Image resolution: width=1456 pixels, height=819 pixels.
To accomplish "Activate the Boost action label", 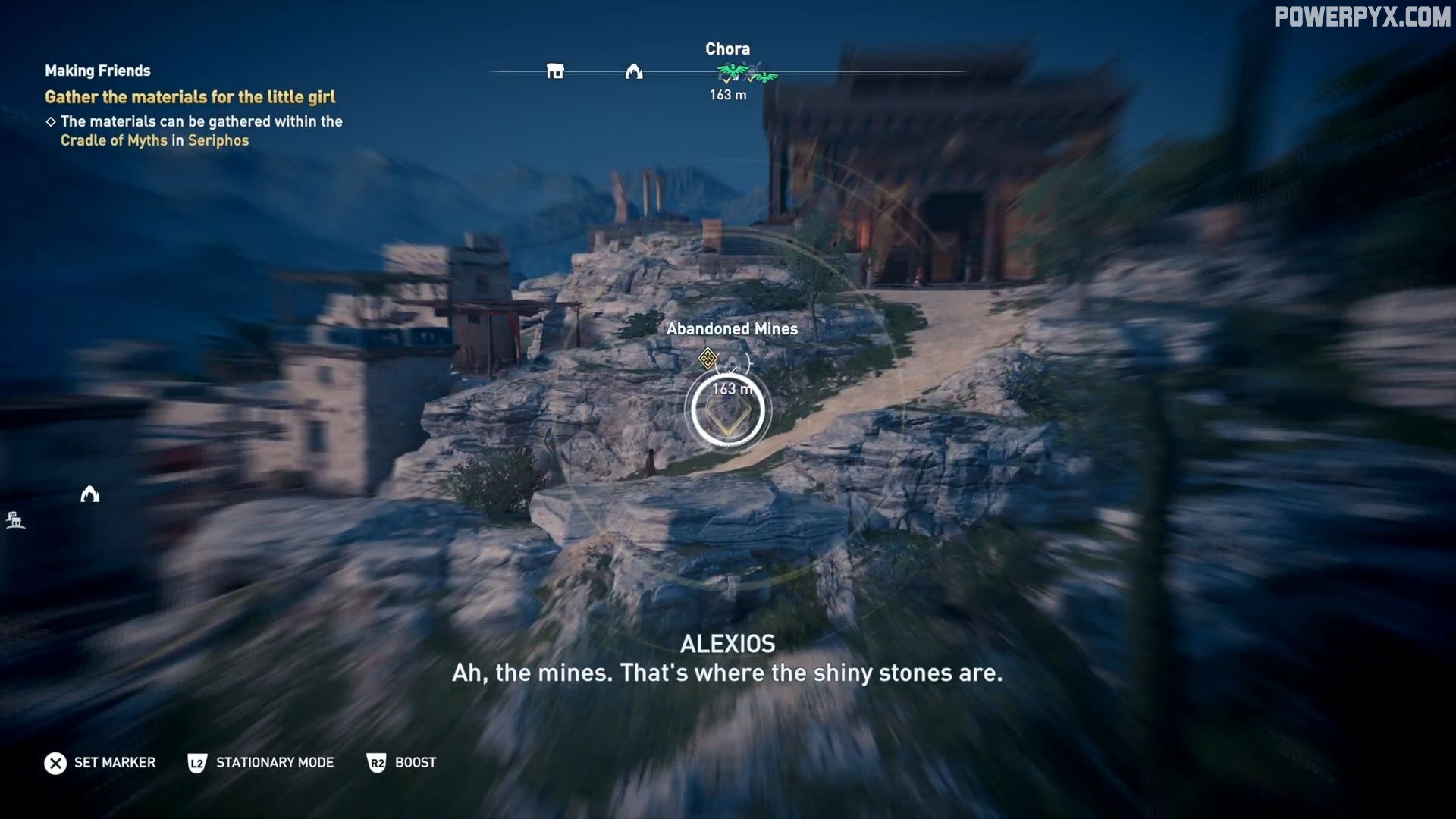I will (416, 762).
